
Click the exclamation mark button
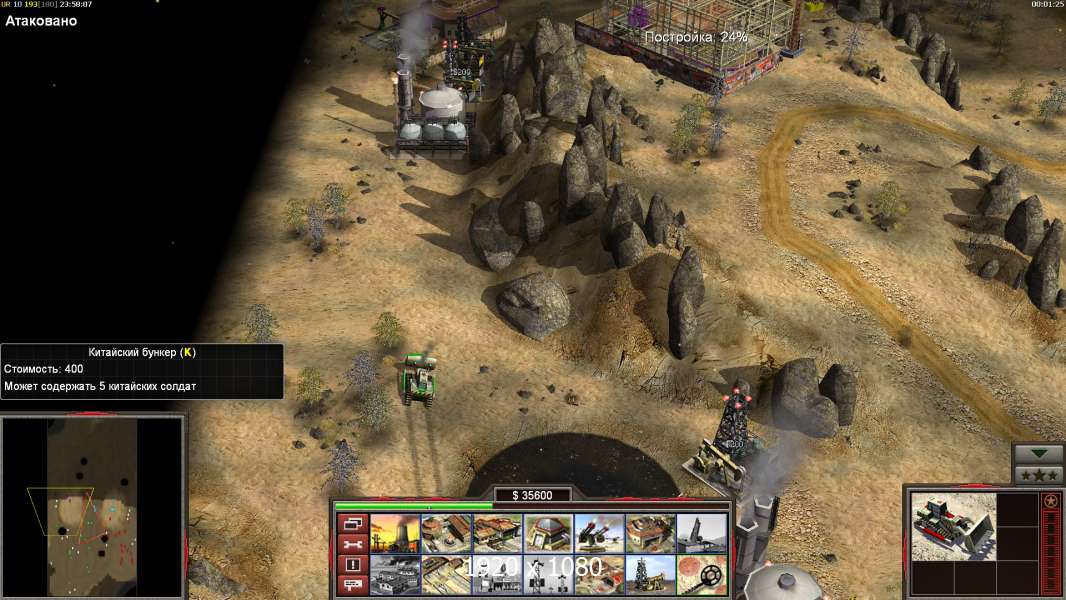click(x=351, y=565)
